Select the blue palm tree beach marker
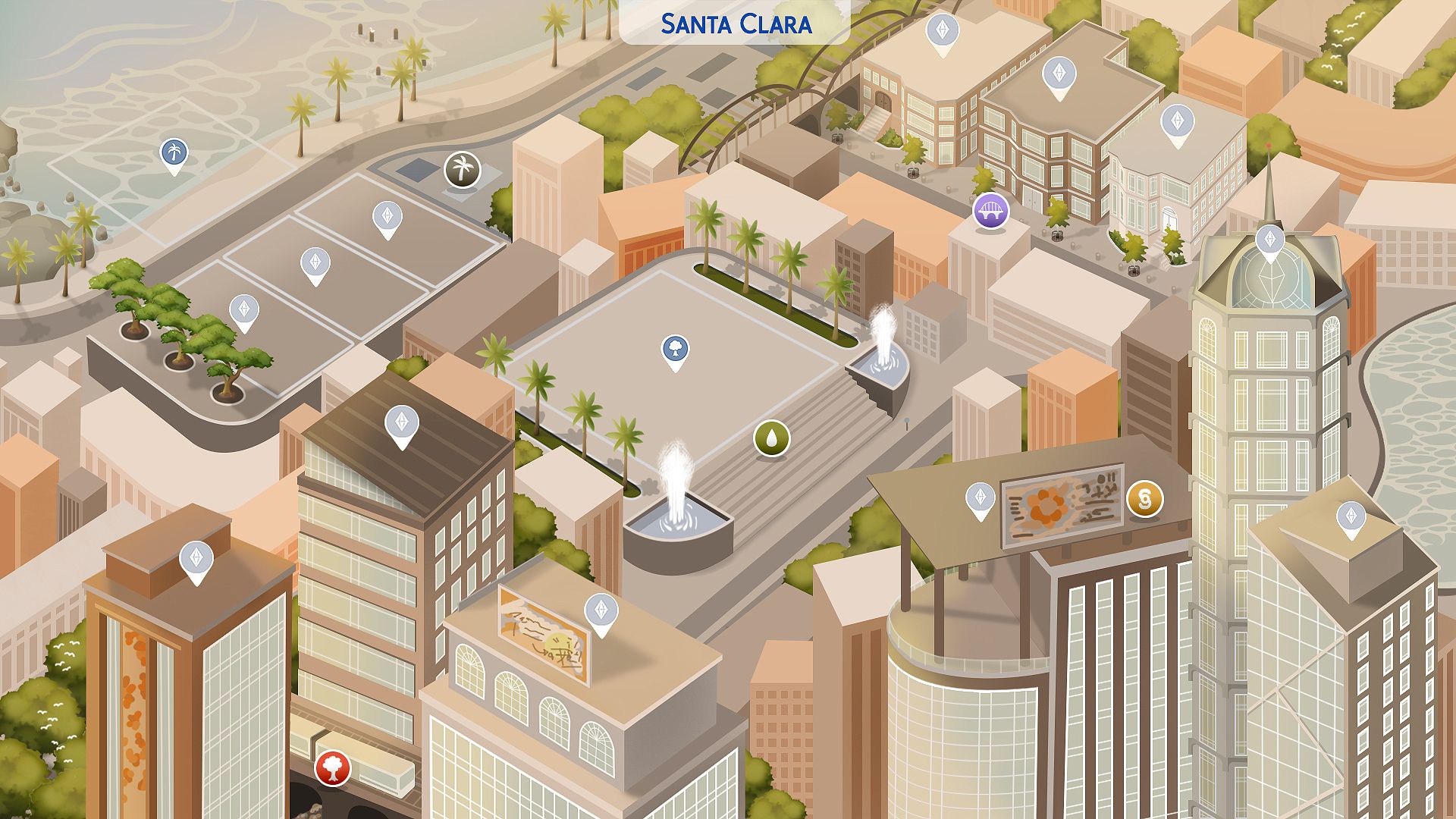Viewport: 1456px width, 819px height. pos(175,152)
